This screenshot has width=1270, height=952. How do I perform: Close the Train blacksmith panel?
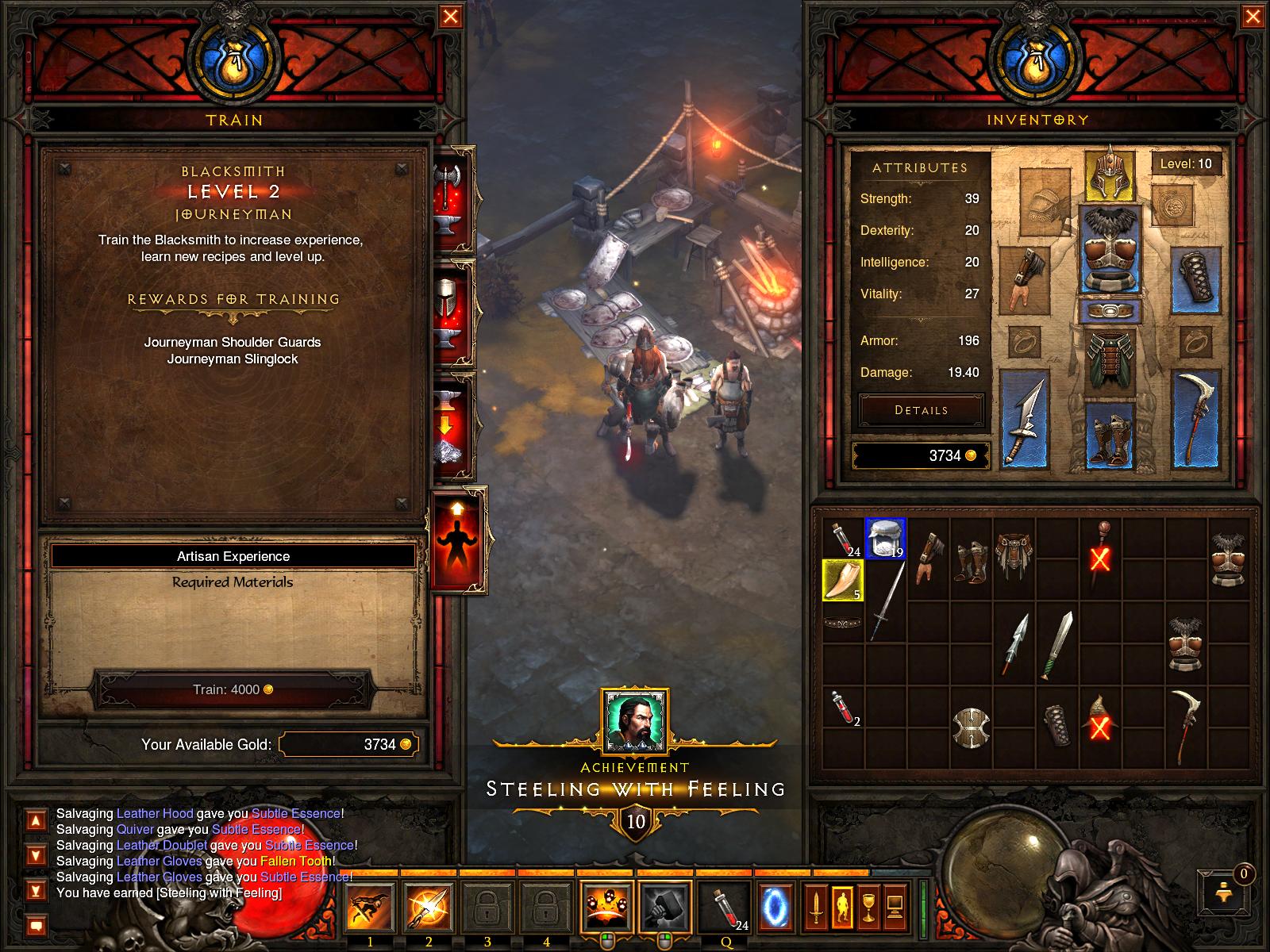[450, 17]
